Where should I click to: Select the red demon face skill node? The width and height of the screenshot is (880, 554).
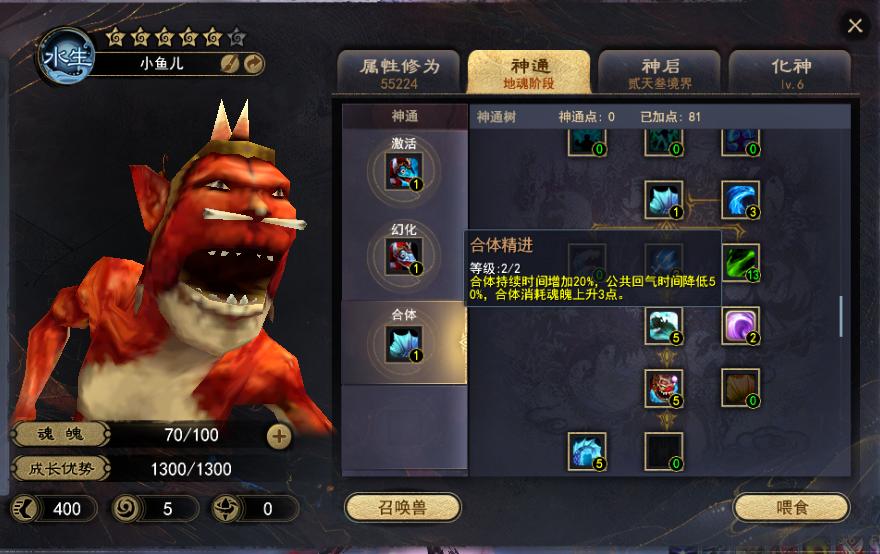click(664, 387)
